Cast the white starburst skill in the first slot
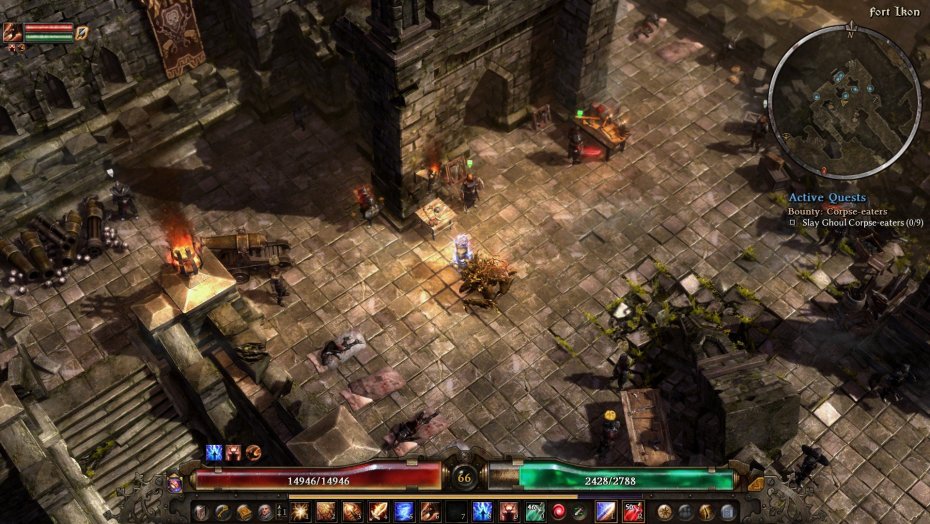Viewport: 930px width, 524px height. click(x=299, y=512)
